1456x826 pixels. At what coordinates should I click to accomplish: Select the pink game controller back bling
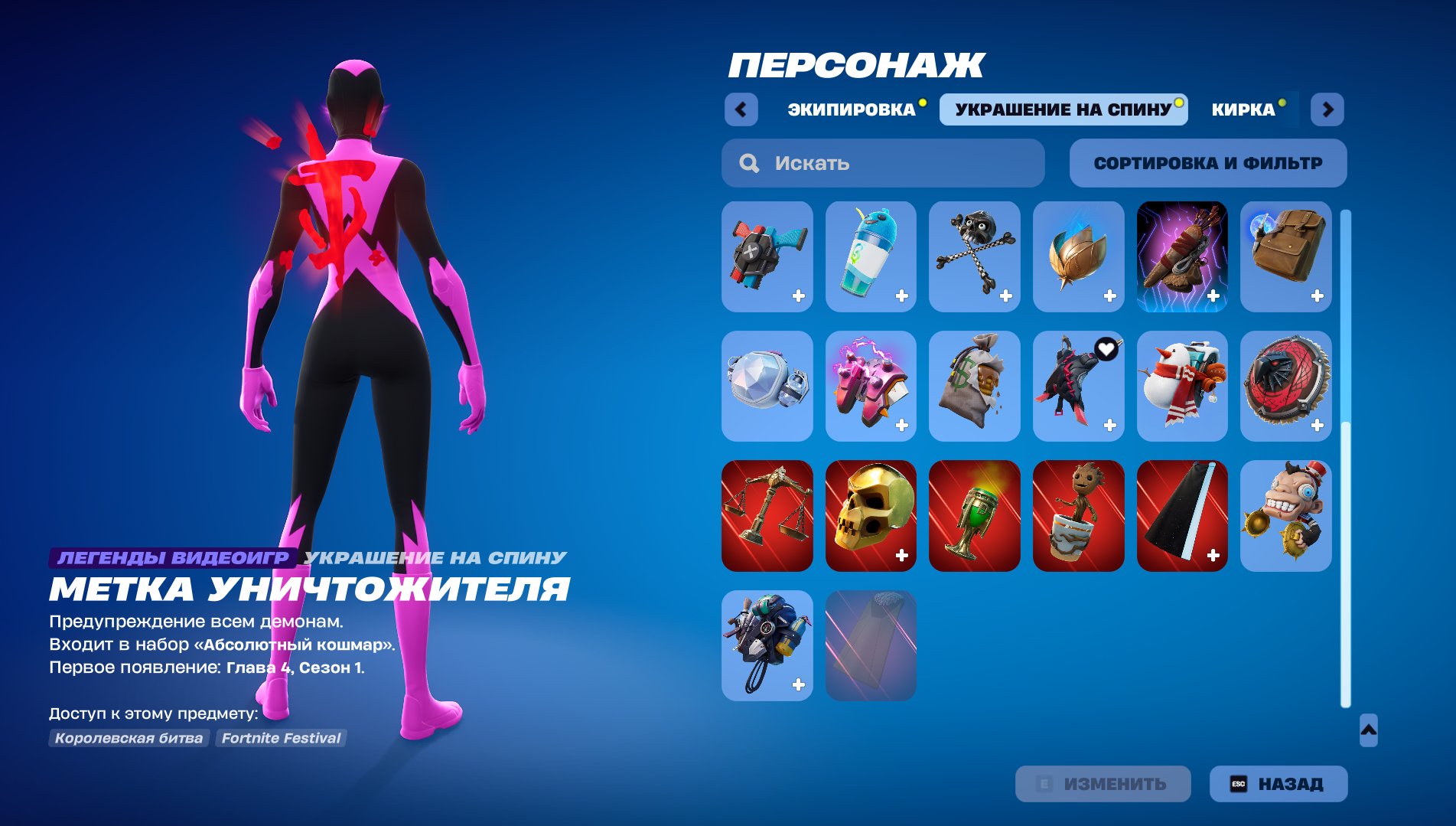[x=871, y=386]
